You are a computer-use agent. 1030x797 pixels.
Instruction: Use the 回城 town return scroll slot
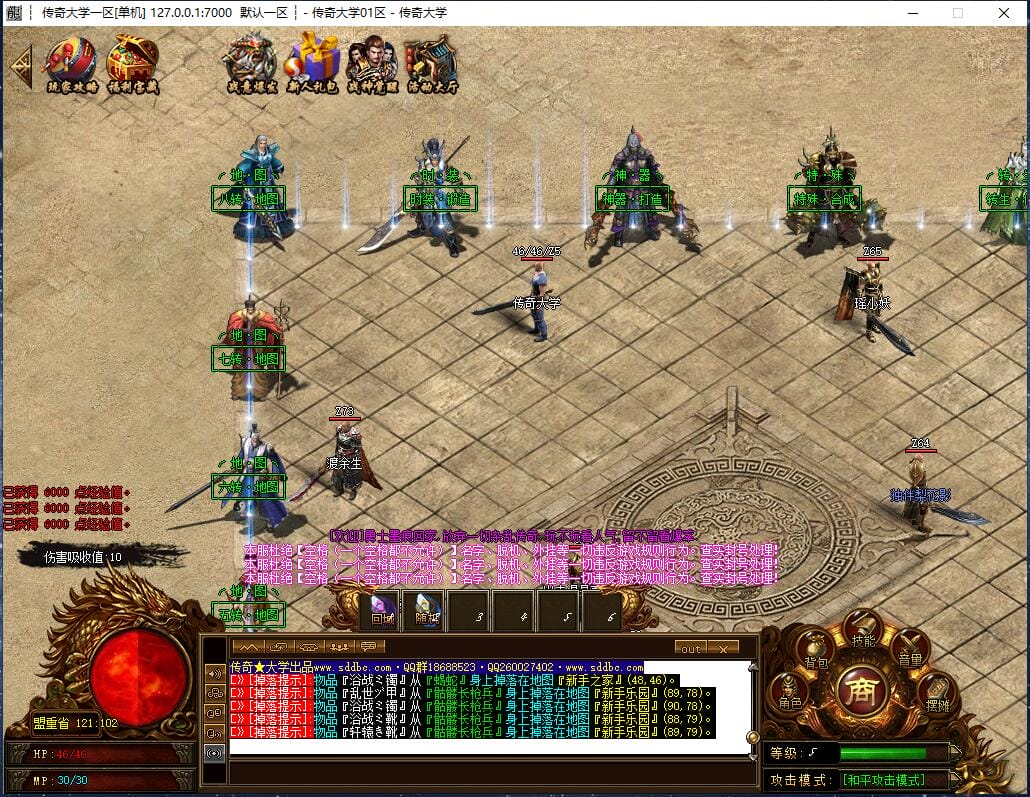382,611
